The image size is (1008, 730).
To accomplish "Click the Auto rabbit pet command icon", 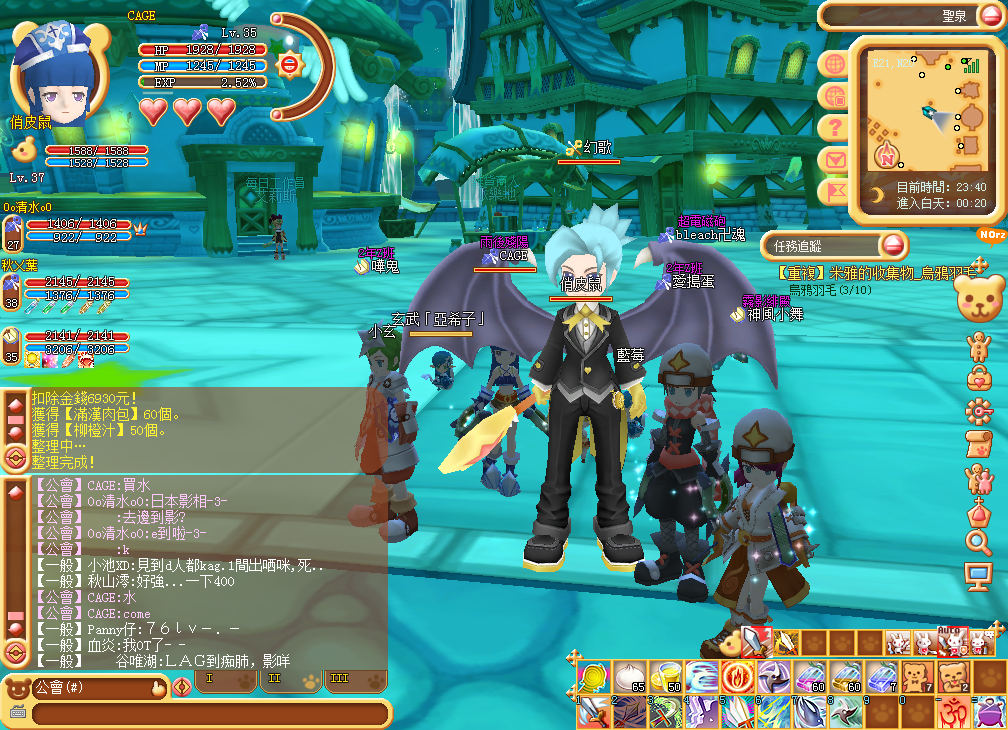I will [x=948, y=640].
